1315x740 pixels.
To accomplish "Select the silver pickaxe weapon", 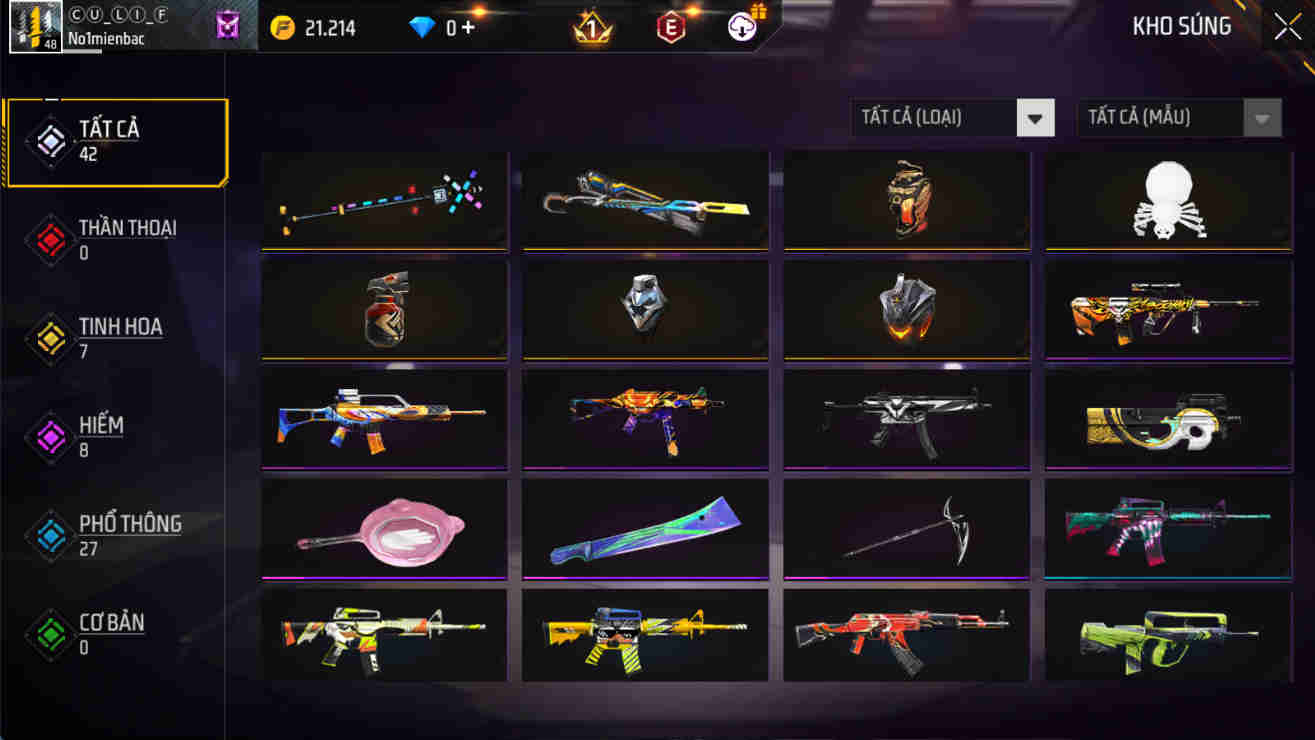I will pyautogui.click(x=905, y=527).
